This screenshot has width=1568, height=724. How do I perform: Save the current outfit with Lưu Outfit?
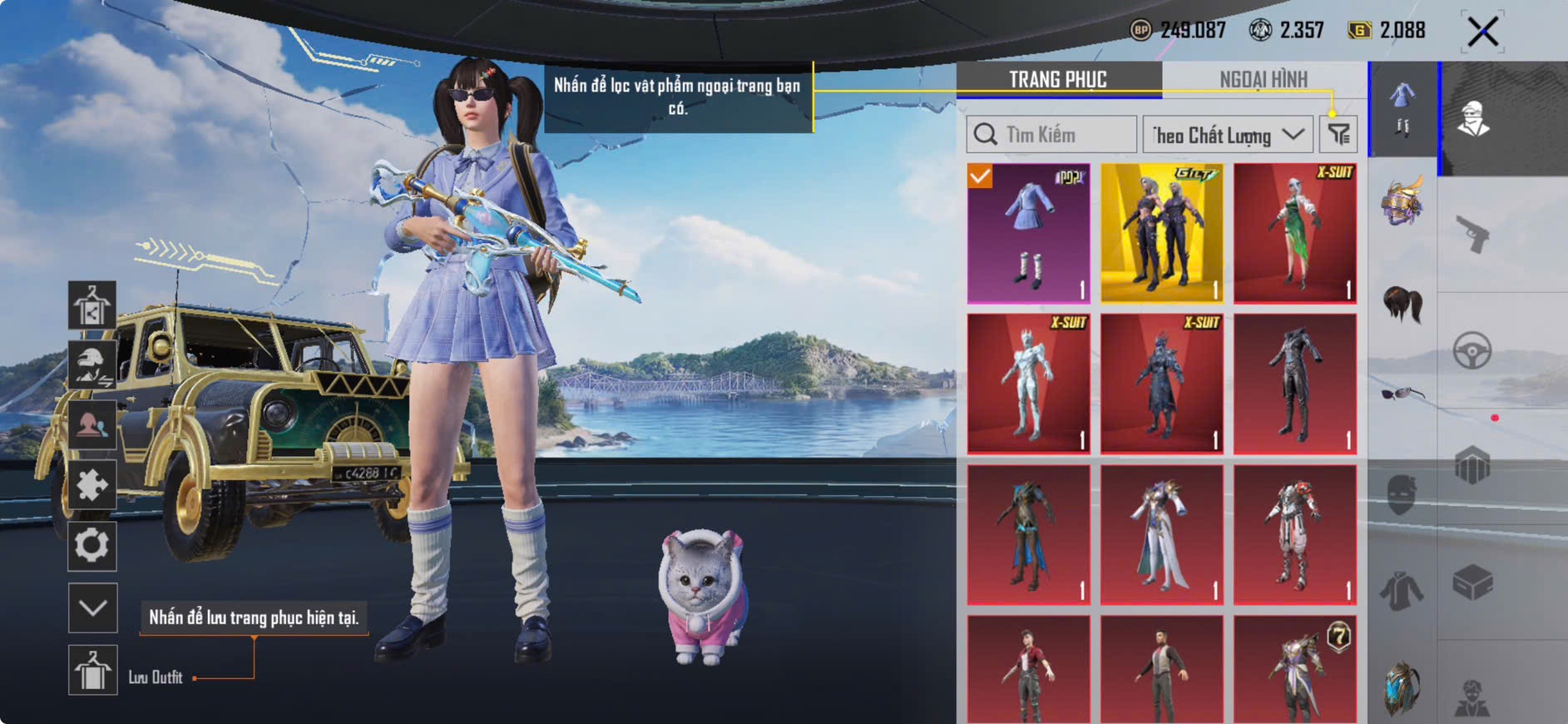[92, 670]
